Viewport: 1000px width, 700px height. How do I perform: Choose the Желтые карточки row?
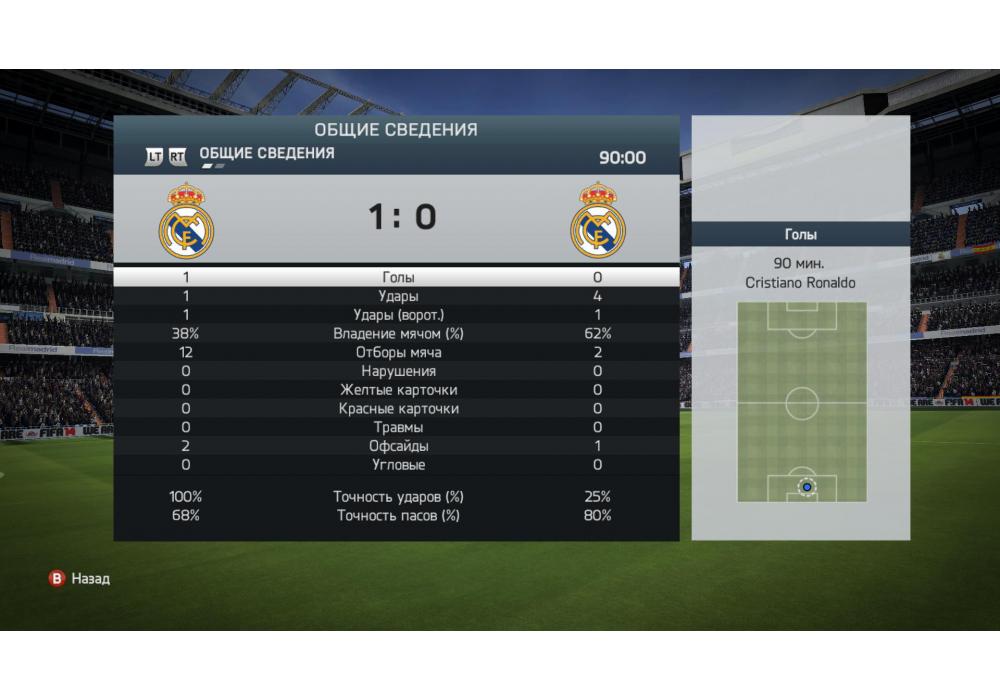(x=398, y=390)
